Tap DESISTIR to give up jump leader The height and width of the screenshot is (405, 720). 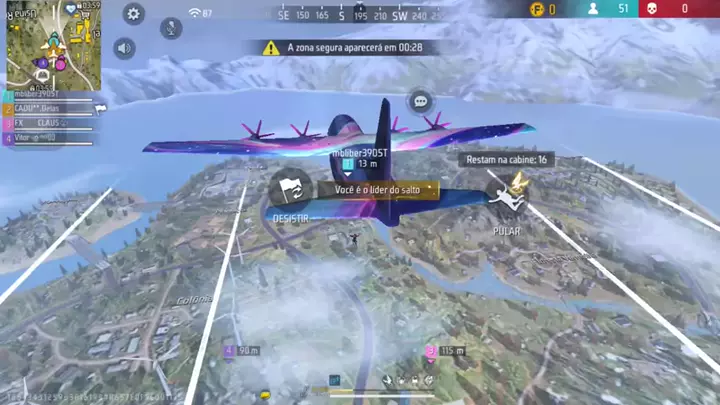pos(291,192)
